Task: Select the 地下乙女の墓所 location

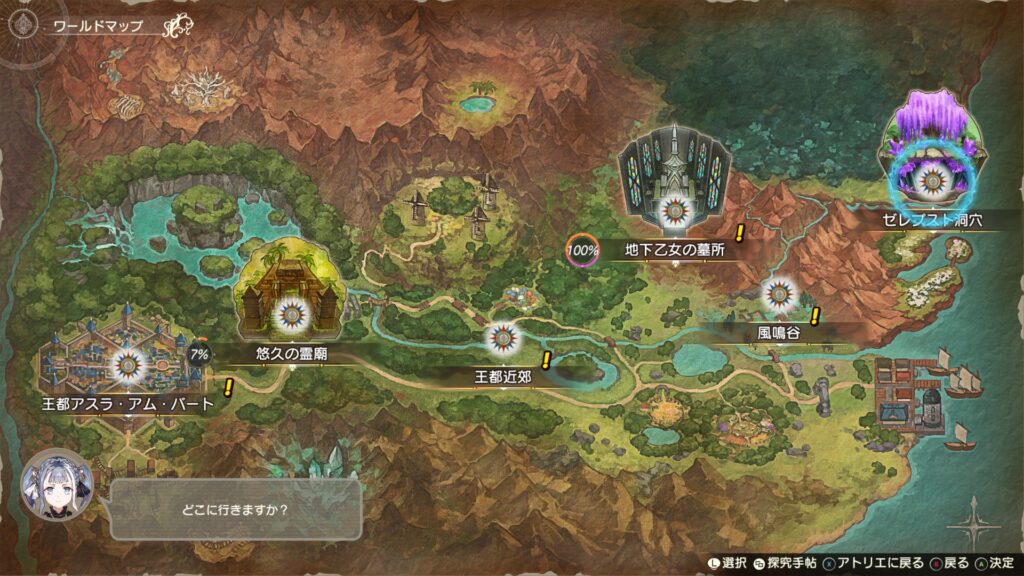Action: pyautogui.click(x=672, y=208)
